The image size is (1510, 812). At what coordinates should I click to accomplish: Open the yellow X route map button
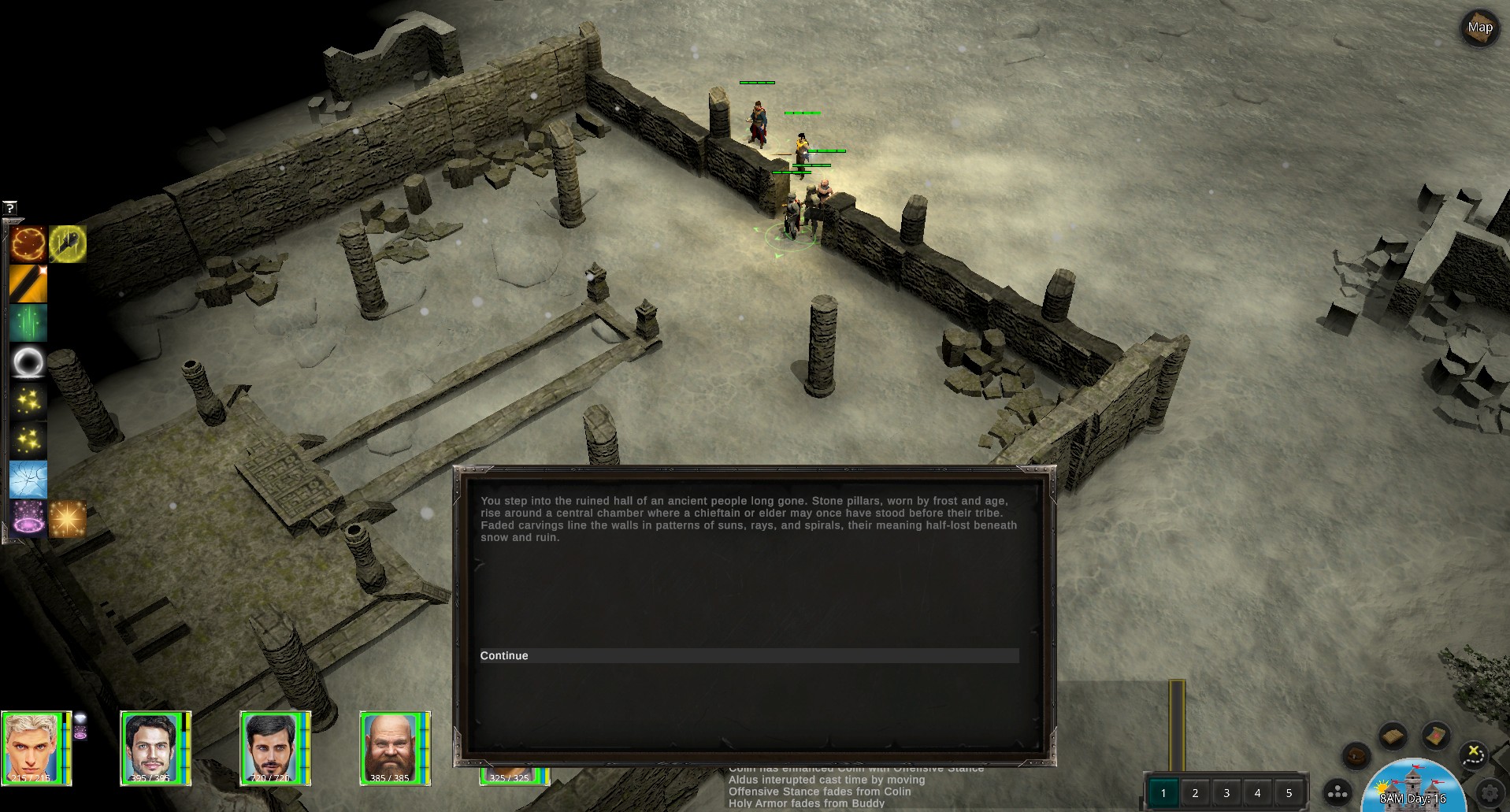coord(1473,755)
